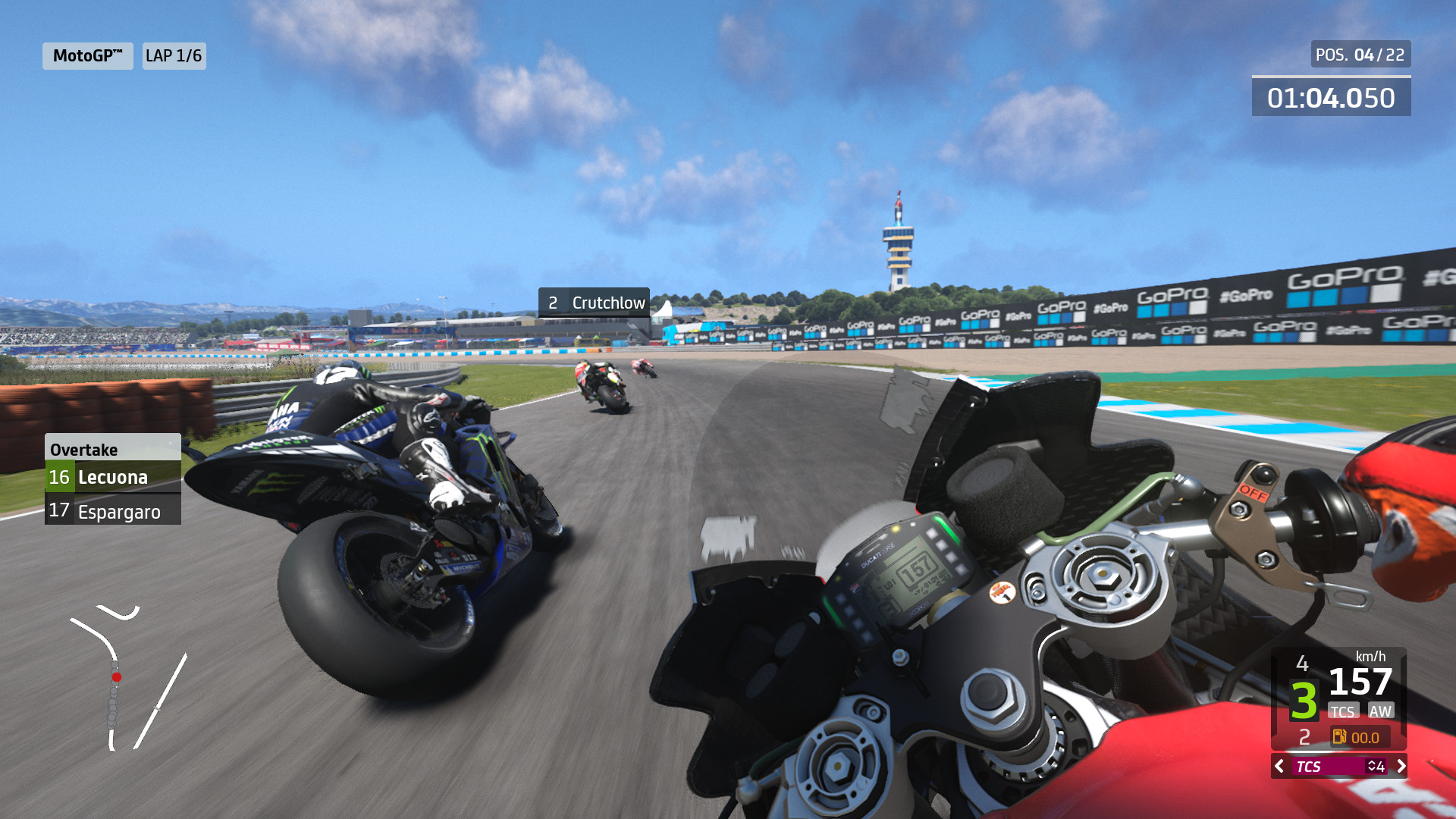Select the MotoGP class badge
This screenshot has width=1456, height=819.
tap(86, 55)
